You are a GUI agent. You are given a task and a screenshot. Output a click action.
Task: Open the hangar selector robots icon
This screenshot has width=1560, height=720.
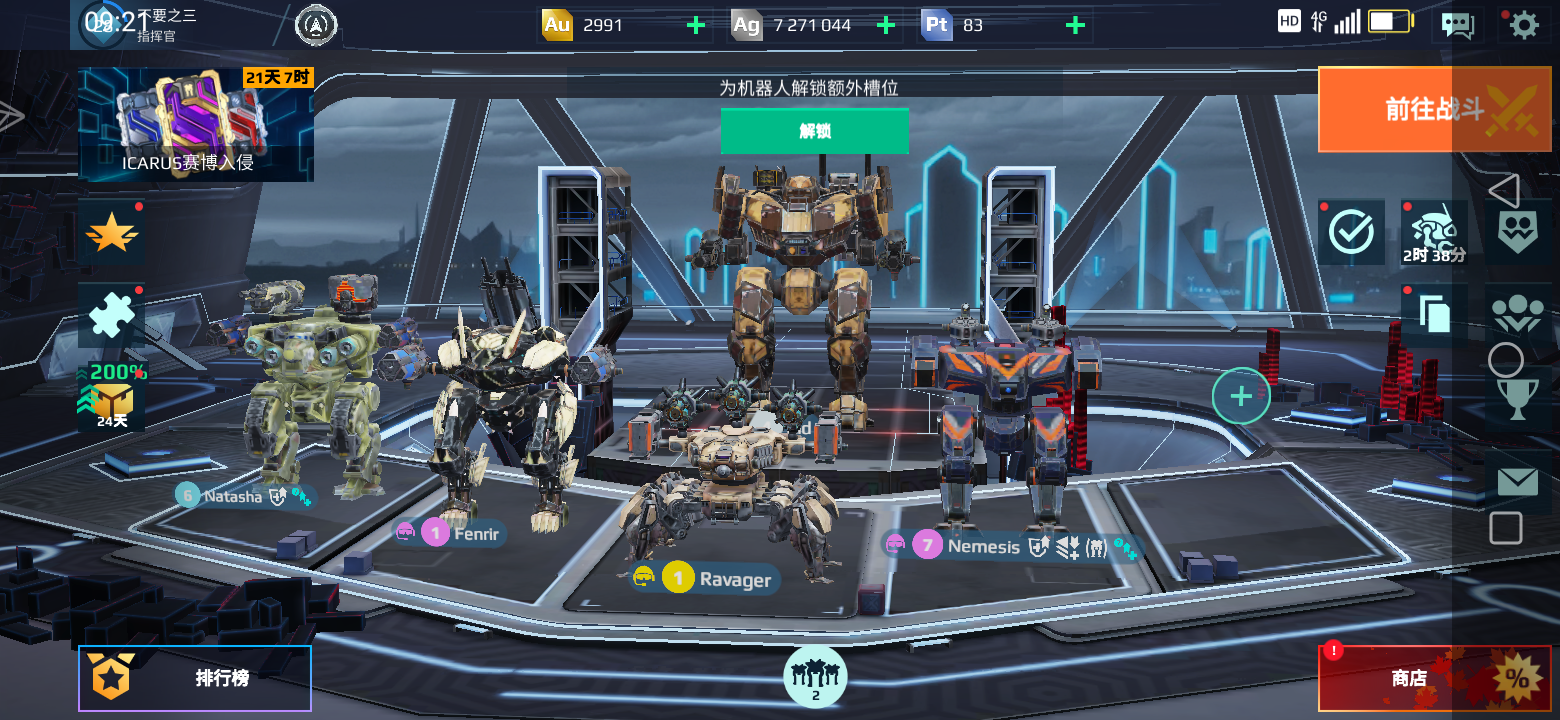point(815,676)
